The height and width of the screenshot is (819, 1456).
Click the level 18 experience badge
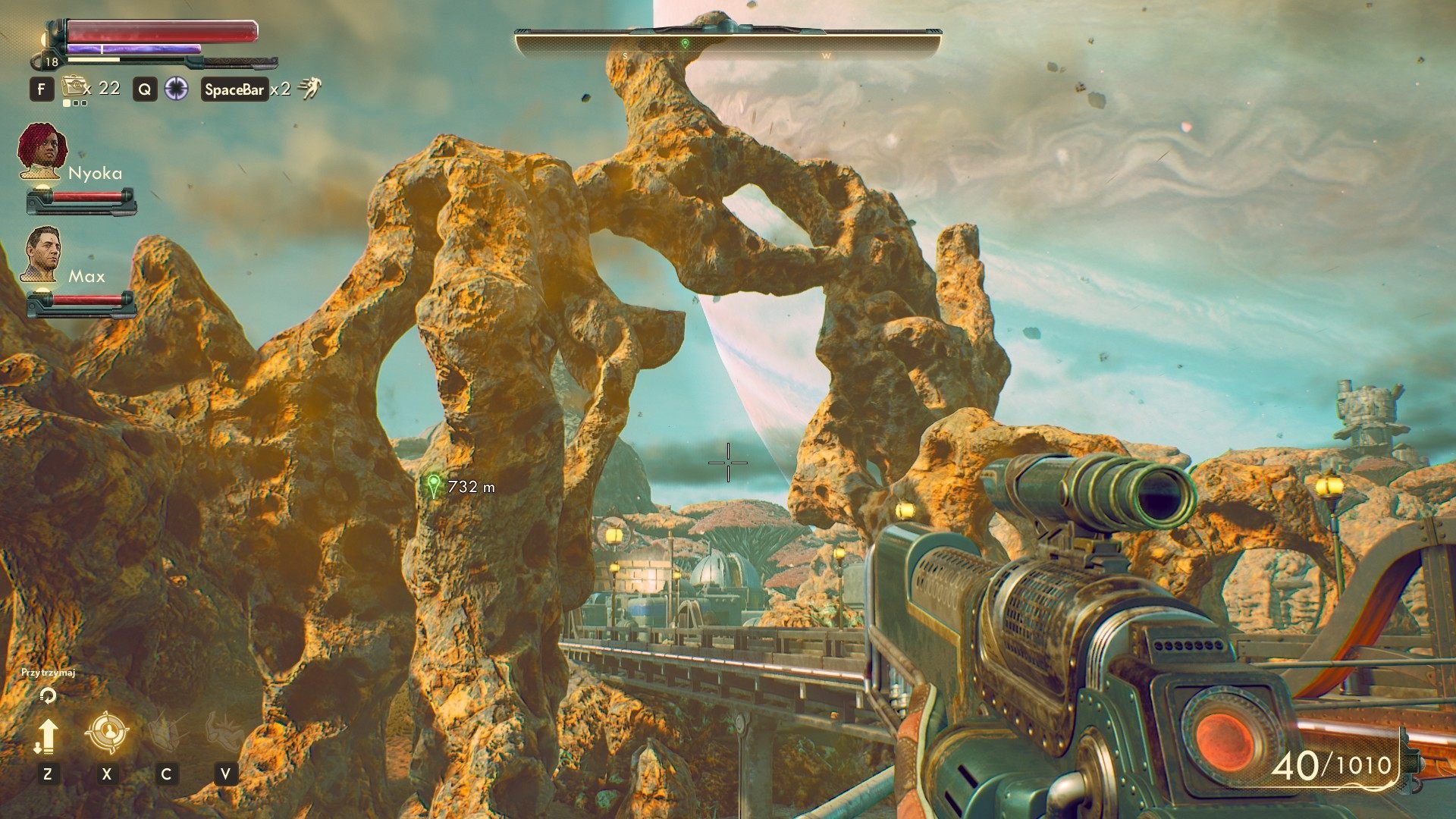coord(52,61)
